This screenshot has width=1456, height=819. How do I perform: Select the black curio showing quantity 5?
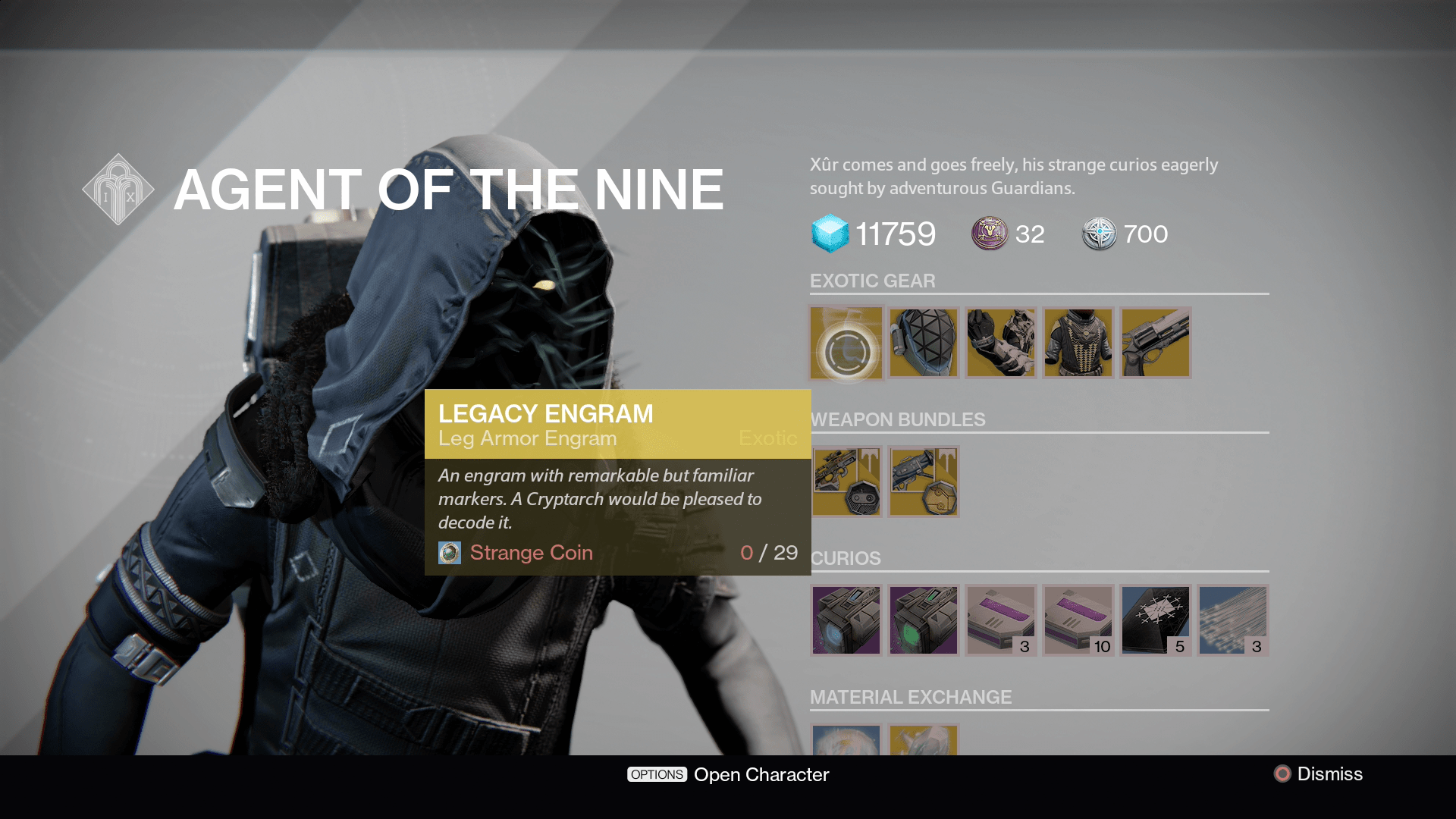click(x=1155, y=620)
